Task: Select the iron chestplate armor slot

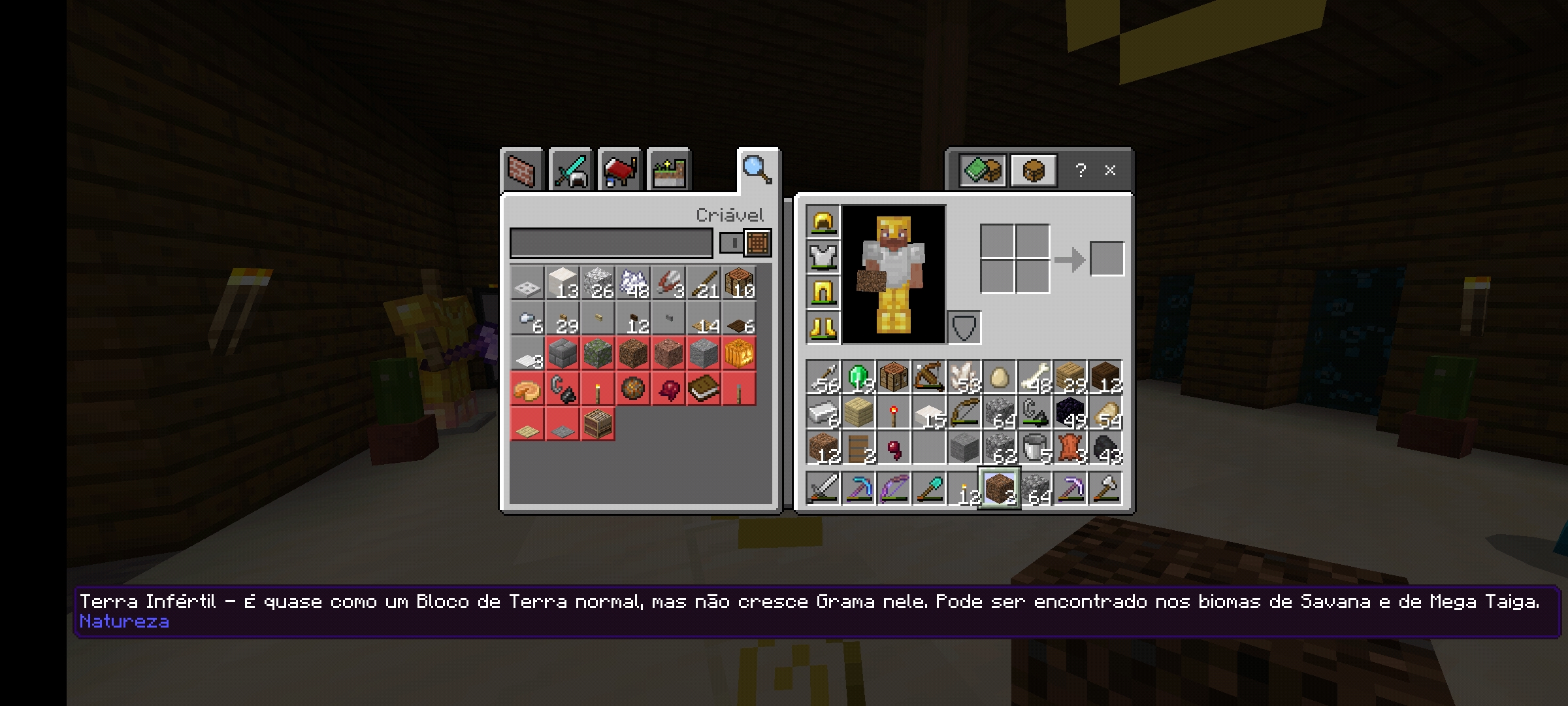Action: pyautogui.click(x=823, y=257)
